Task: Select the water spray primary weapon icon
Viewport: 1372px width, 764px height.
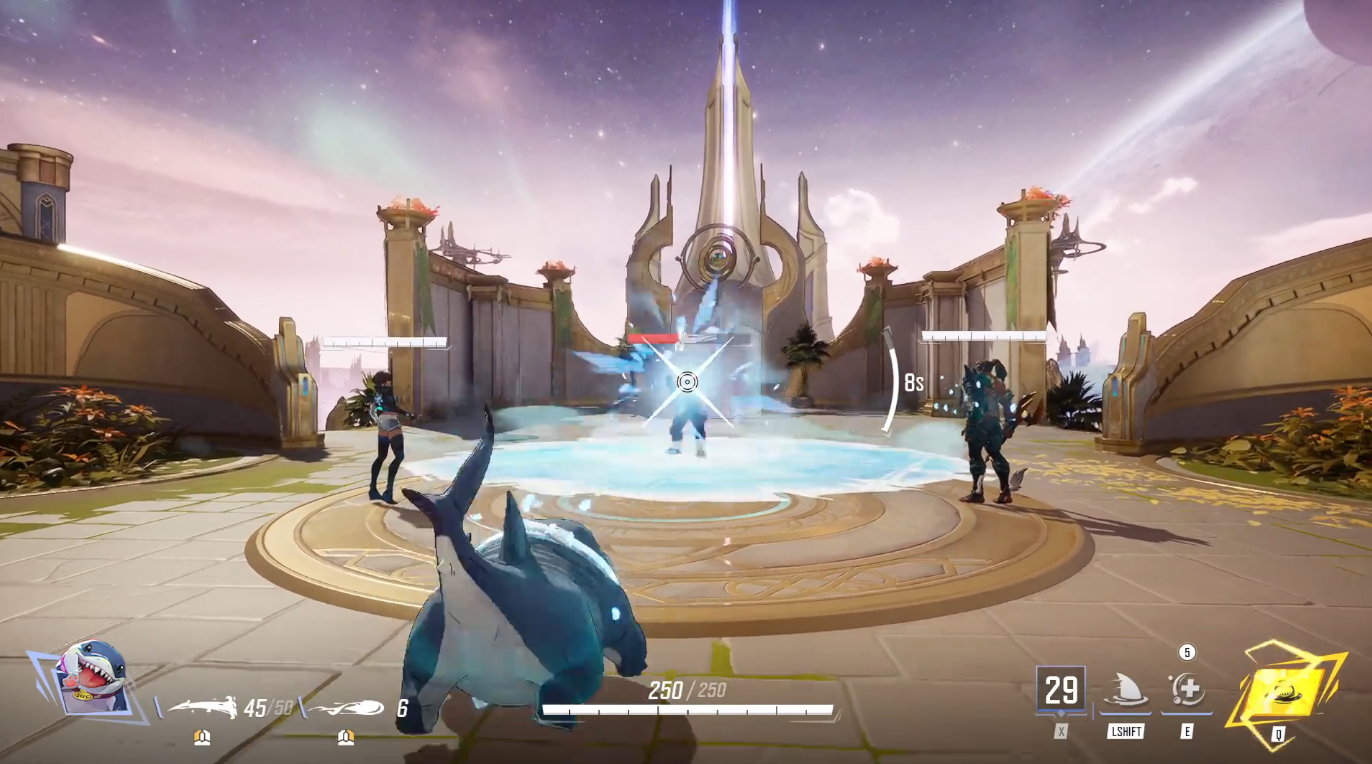Action: coord(203,708)
